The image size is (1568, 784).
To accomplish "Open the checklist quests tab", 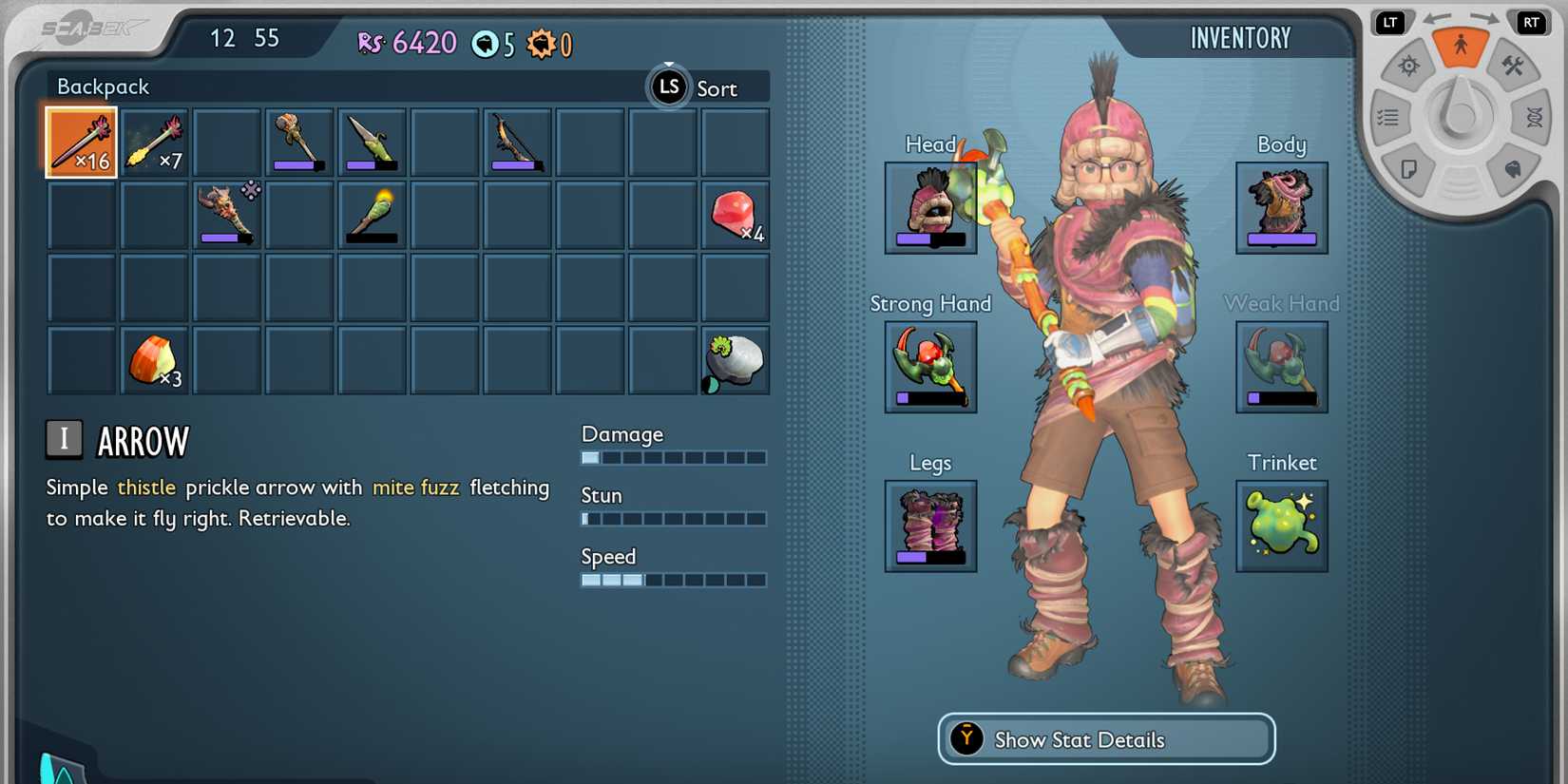I will click(x=1388, y=118).
